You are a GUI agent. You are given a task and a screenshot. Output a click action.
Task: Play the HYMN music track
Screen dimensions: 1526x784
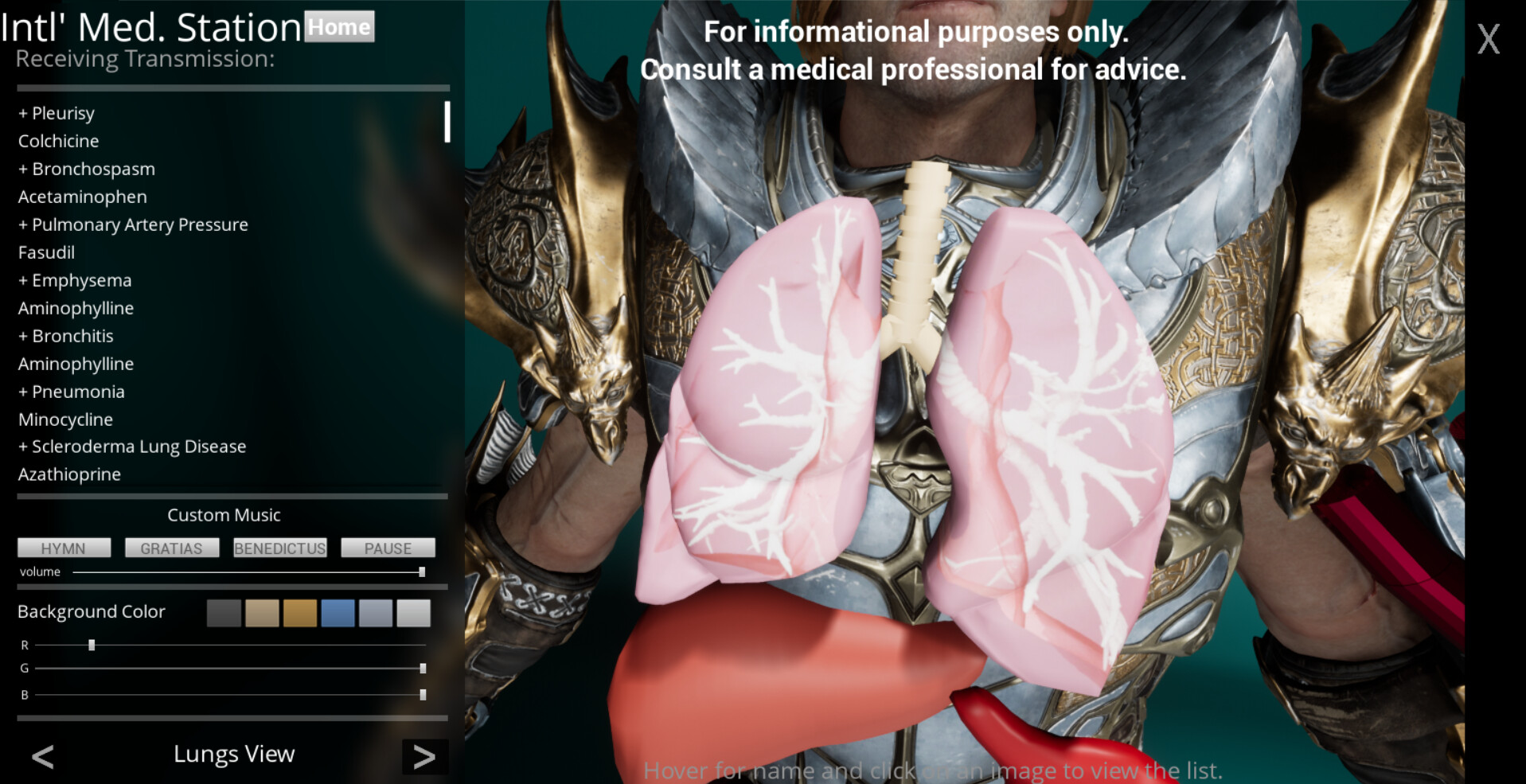click(x=64, y=548)
